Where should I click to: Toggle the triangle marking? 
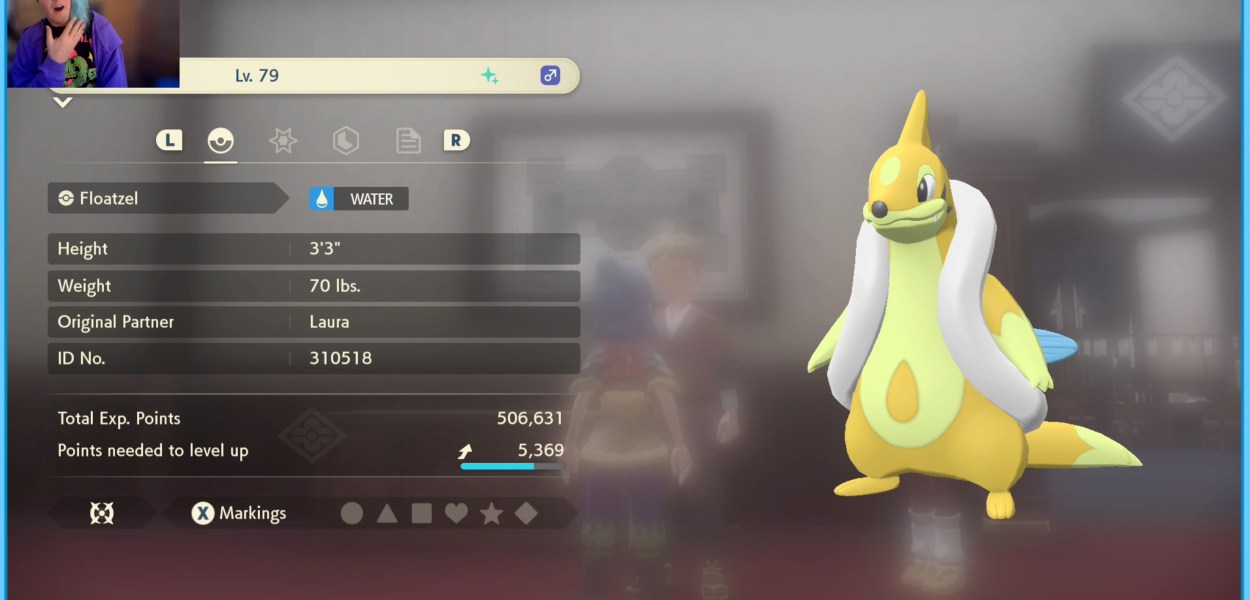click(387, 514)
